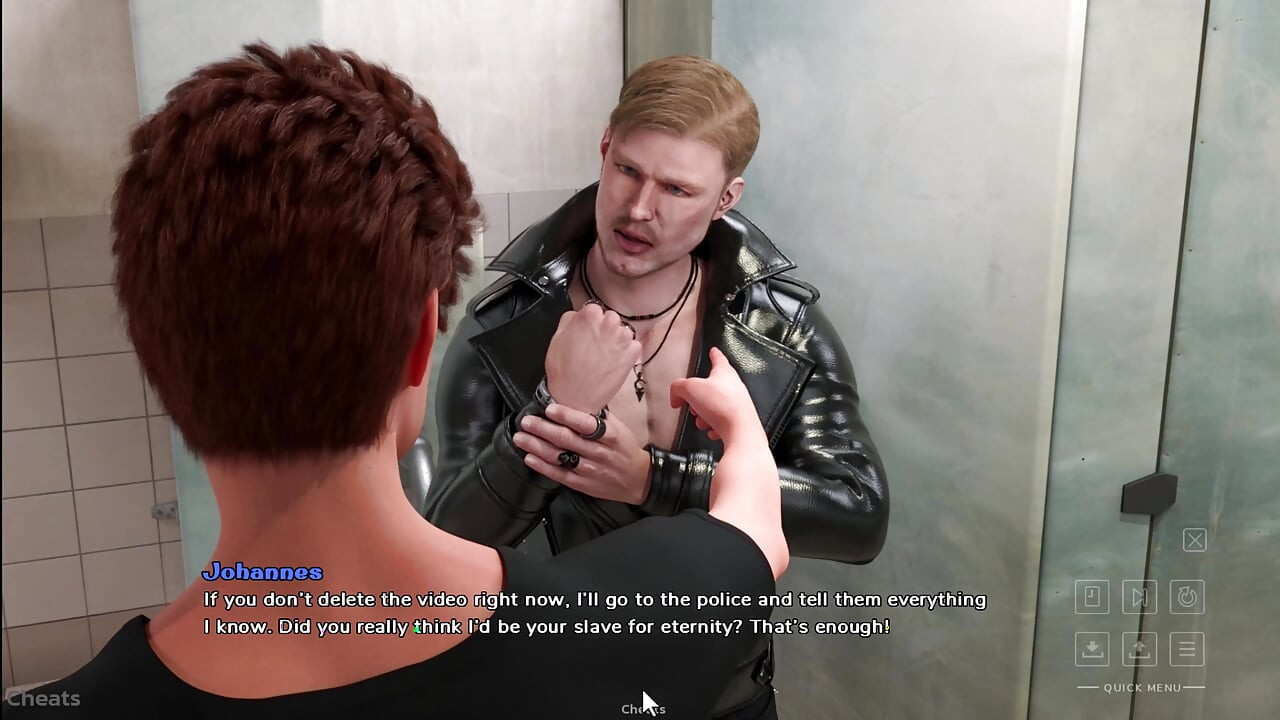1280x720 pixels.
Task: Open Cheats in the bottom-left corner
Action: pos(42,699)
